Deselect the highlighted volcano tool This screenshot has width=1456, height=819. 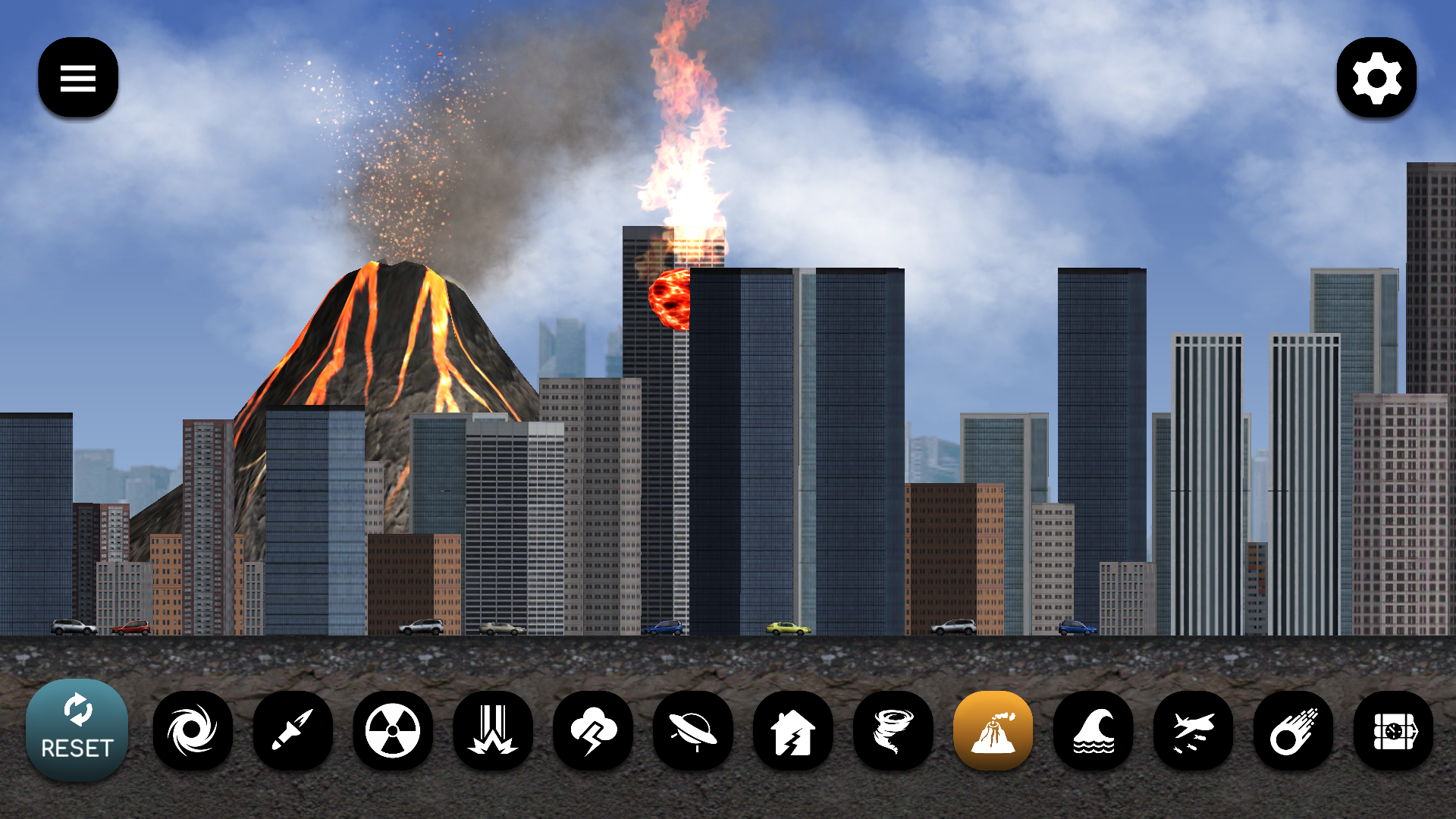994,730
